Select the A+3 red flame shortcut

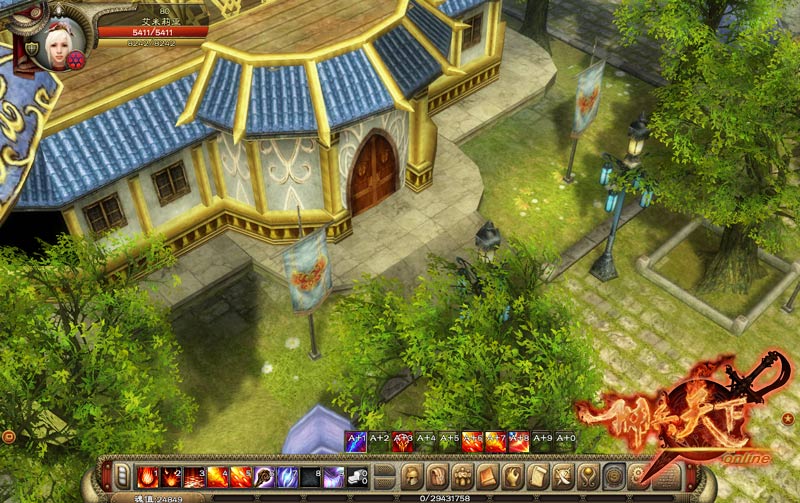(x=403, y=441)
